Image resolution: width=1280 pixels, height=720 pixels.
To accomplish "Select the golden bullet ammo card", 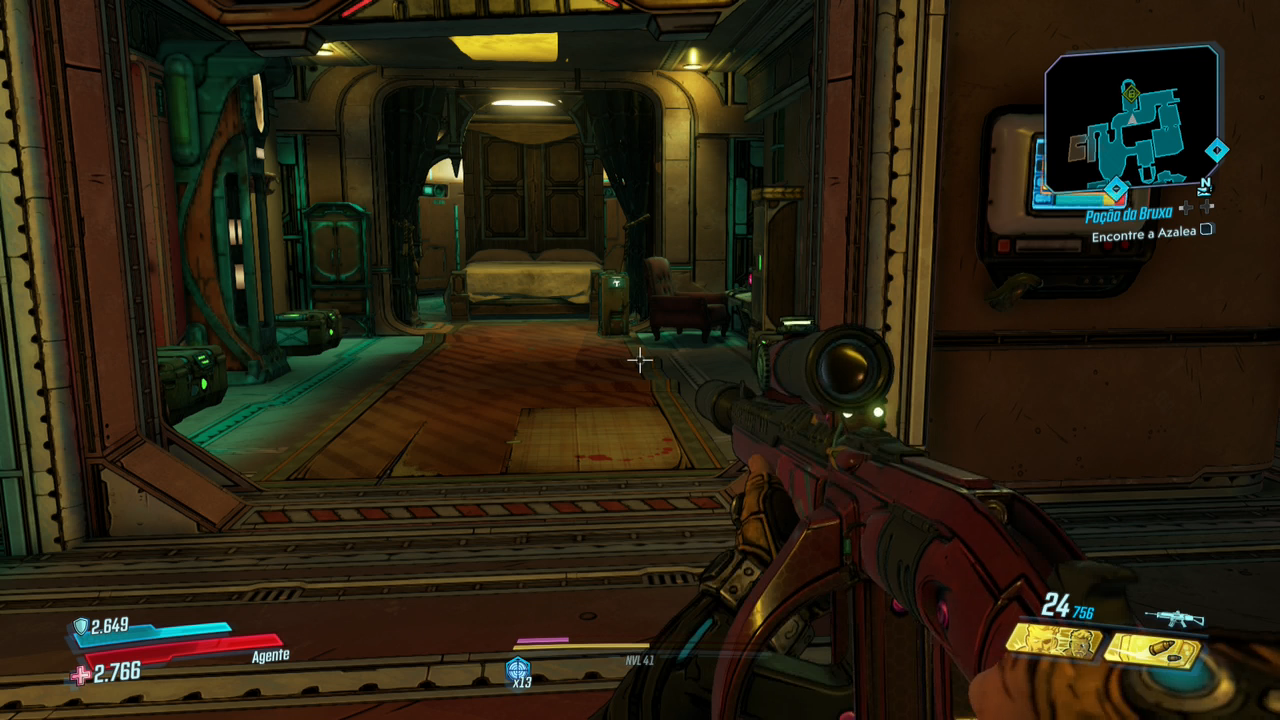I will 1152,651.
